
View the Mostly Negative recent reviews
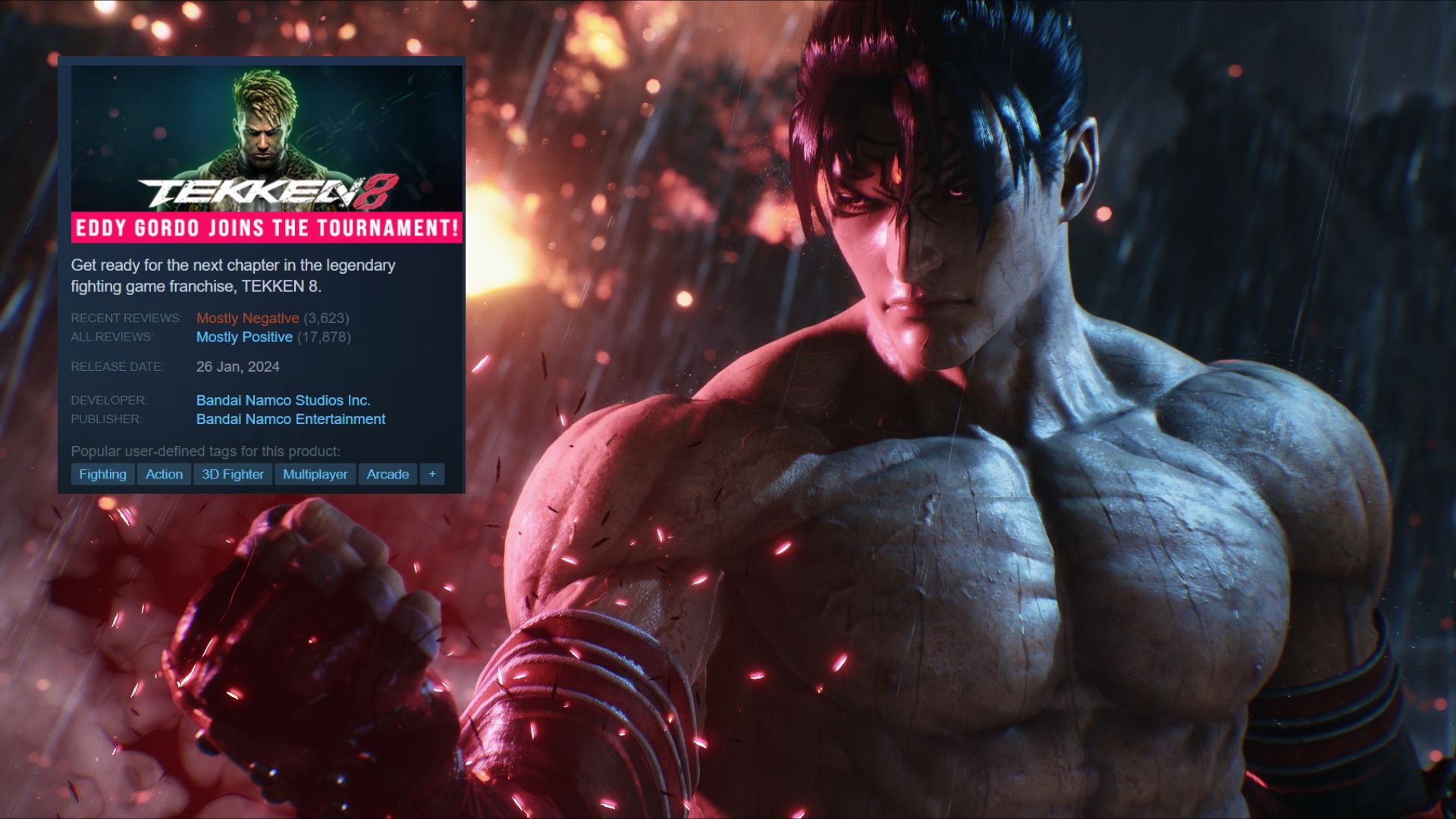(247, 318)
